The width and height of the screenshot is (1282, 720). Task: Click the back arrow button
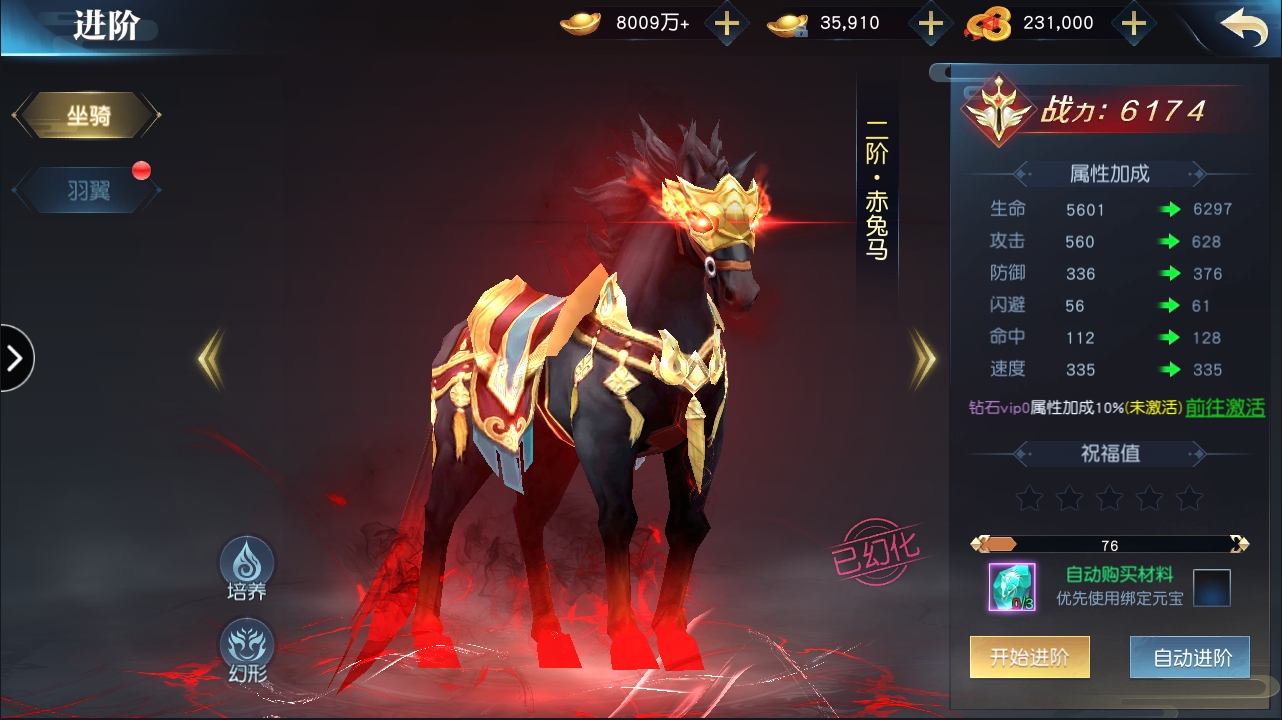pos(1244,26)
